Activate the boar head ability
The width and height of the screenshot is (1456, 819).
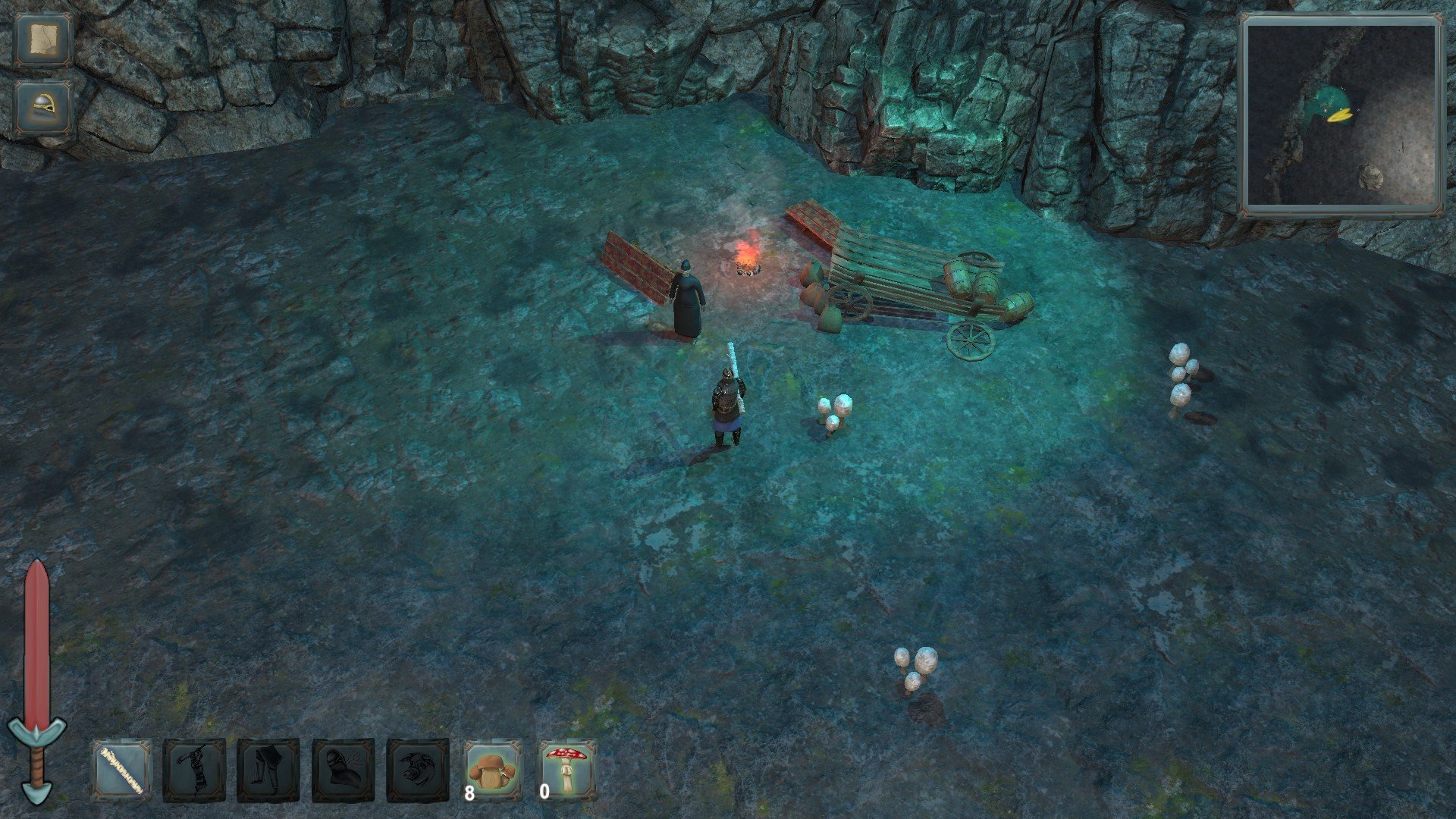(x=418, y=770)
